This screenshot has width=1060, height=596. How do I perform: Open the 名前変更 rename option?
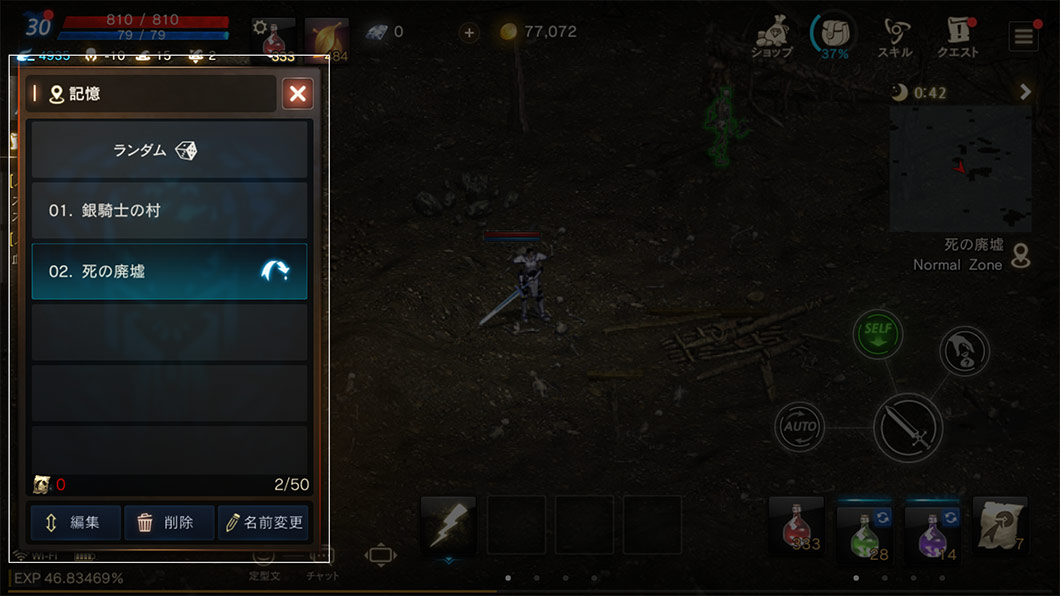click(264, 522)
